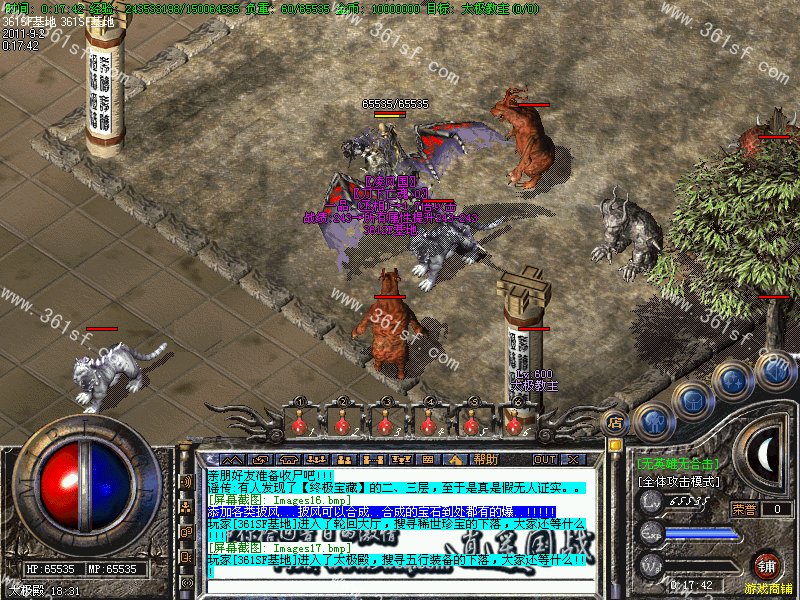
Task: Switch the 全体攻击模式 attack mode label
Action: (680, 481)
